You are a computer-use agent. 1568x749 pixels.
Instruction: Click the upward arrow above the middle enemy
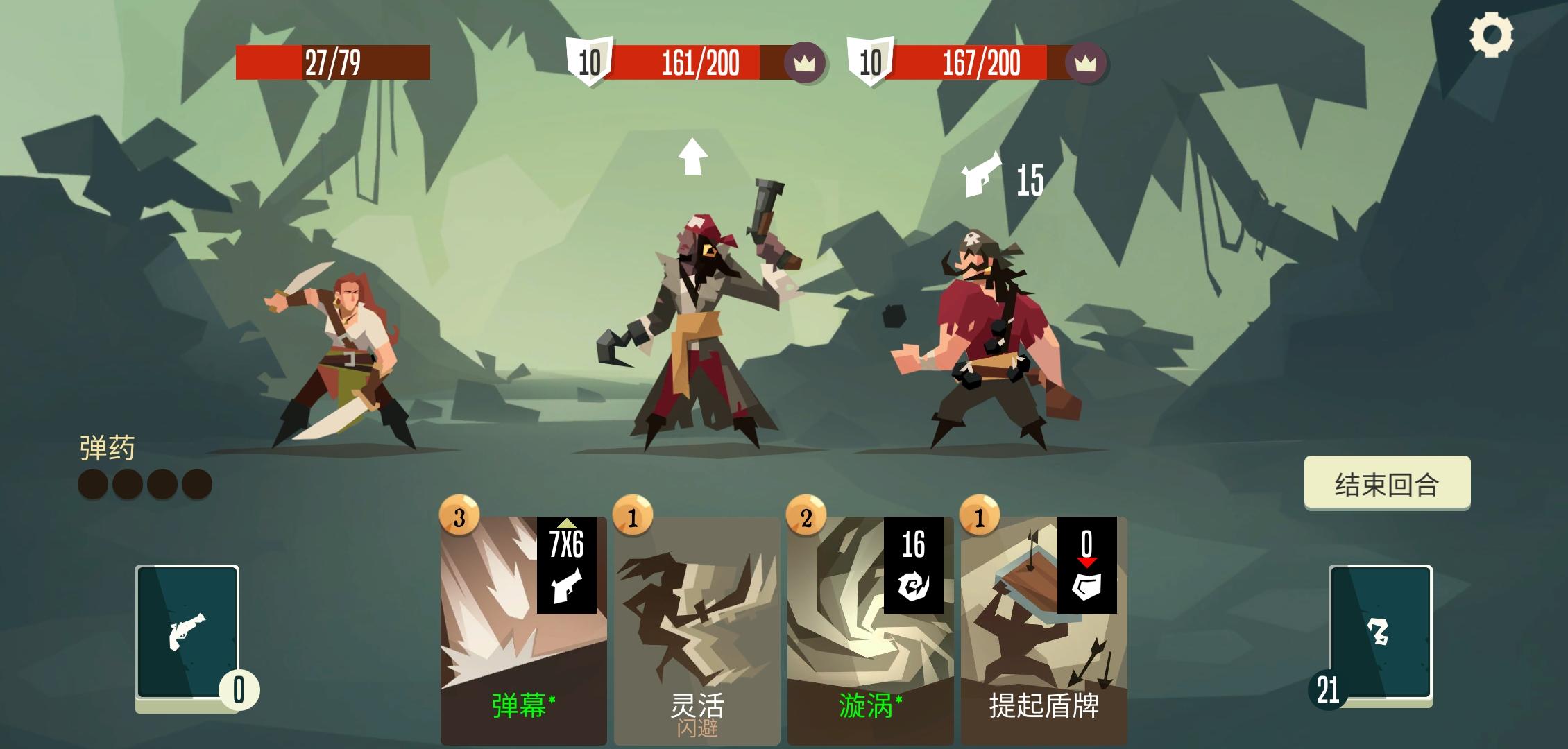tap(692, 156)
